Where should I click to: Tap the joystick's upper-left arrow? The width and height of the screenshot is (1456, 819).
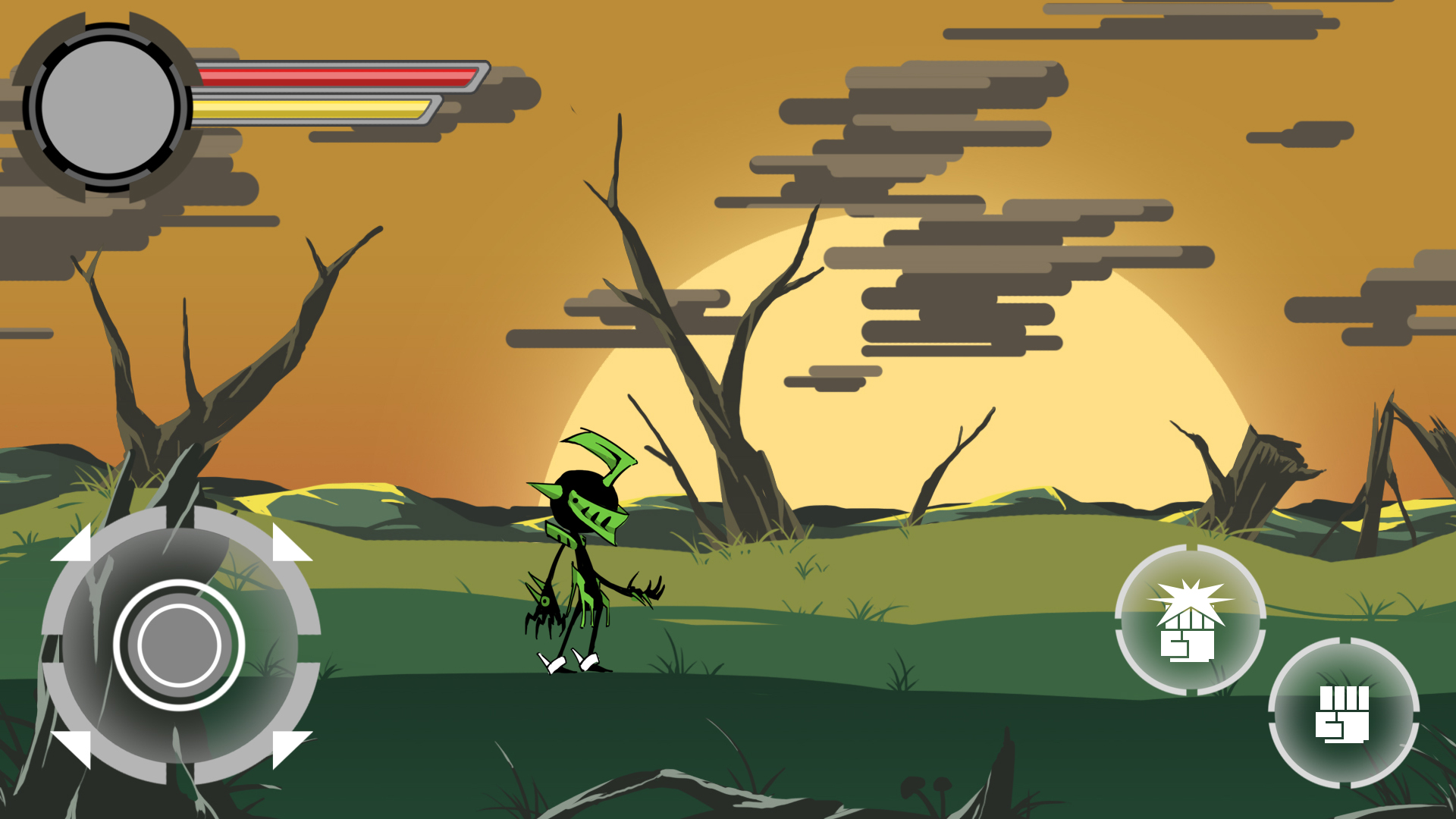(74, 545)
